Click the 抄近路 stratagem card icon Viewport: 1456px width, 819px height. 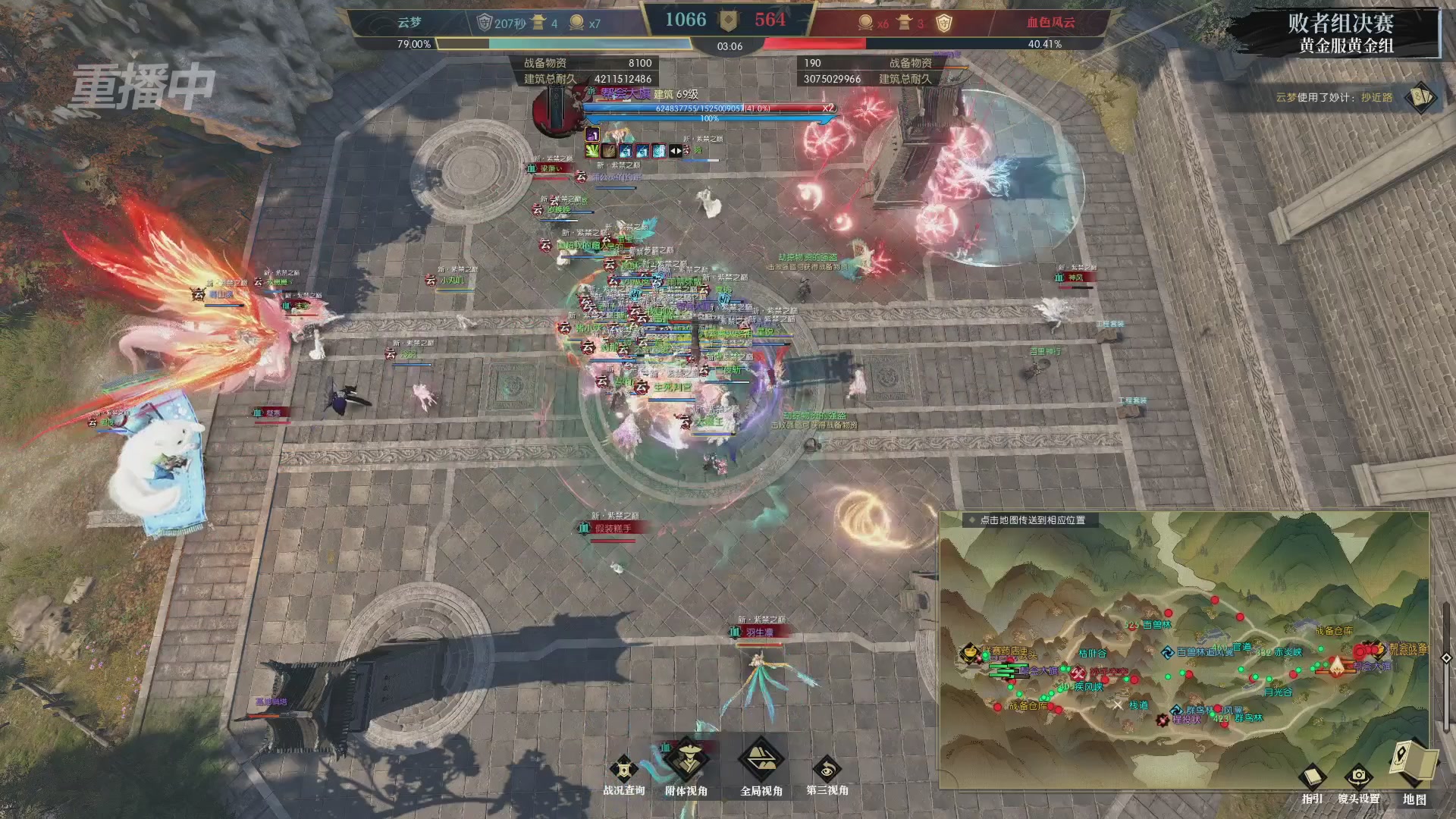tap(1422, 99)
